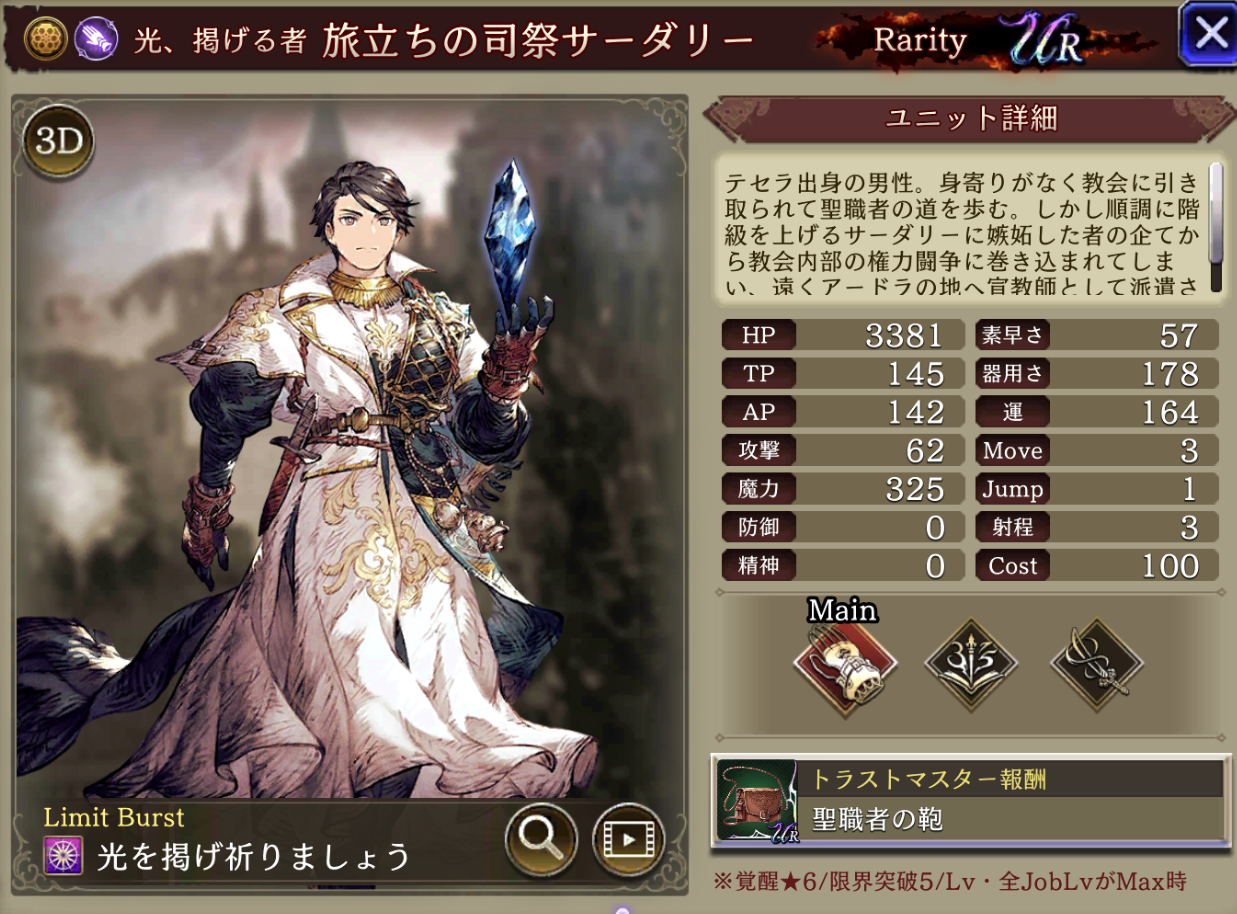Click the unit description scrollbar
Viewport: 1237px width, 914px height.
tap(1216, 226)
